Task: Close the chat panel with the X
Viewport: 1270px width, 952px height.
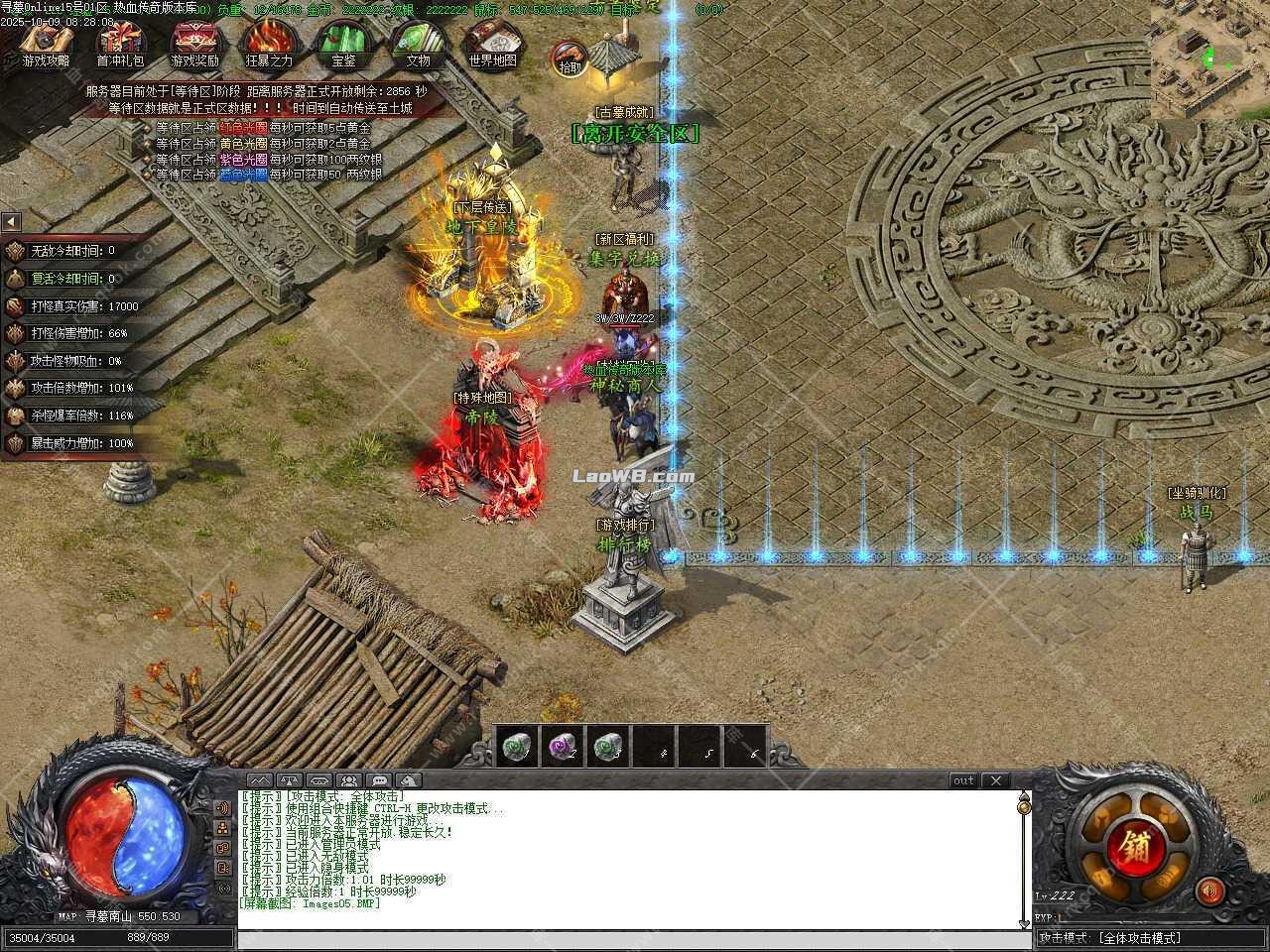Action: 995,780
